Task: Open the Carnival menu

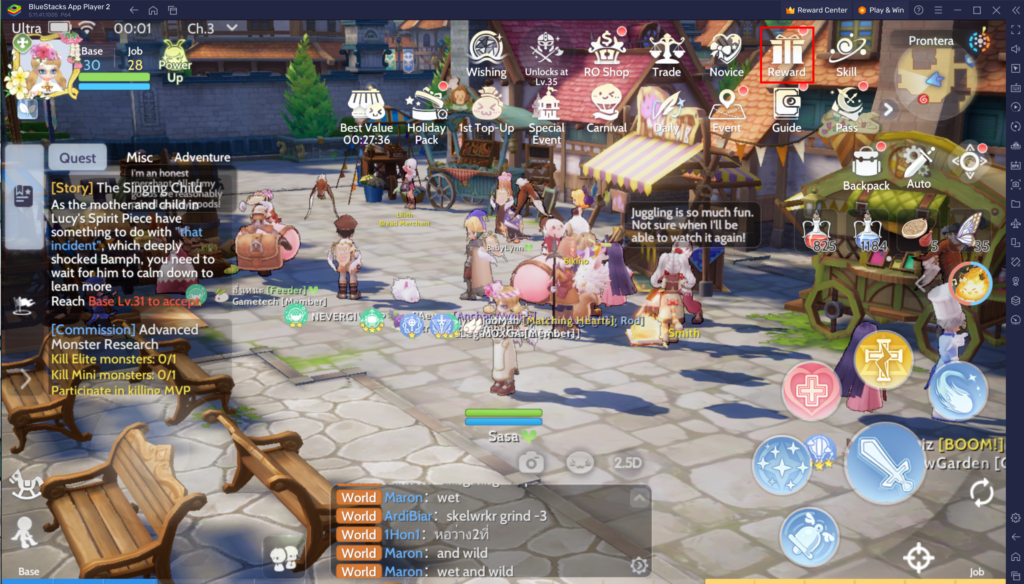Action: point(606,109)
